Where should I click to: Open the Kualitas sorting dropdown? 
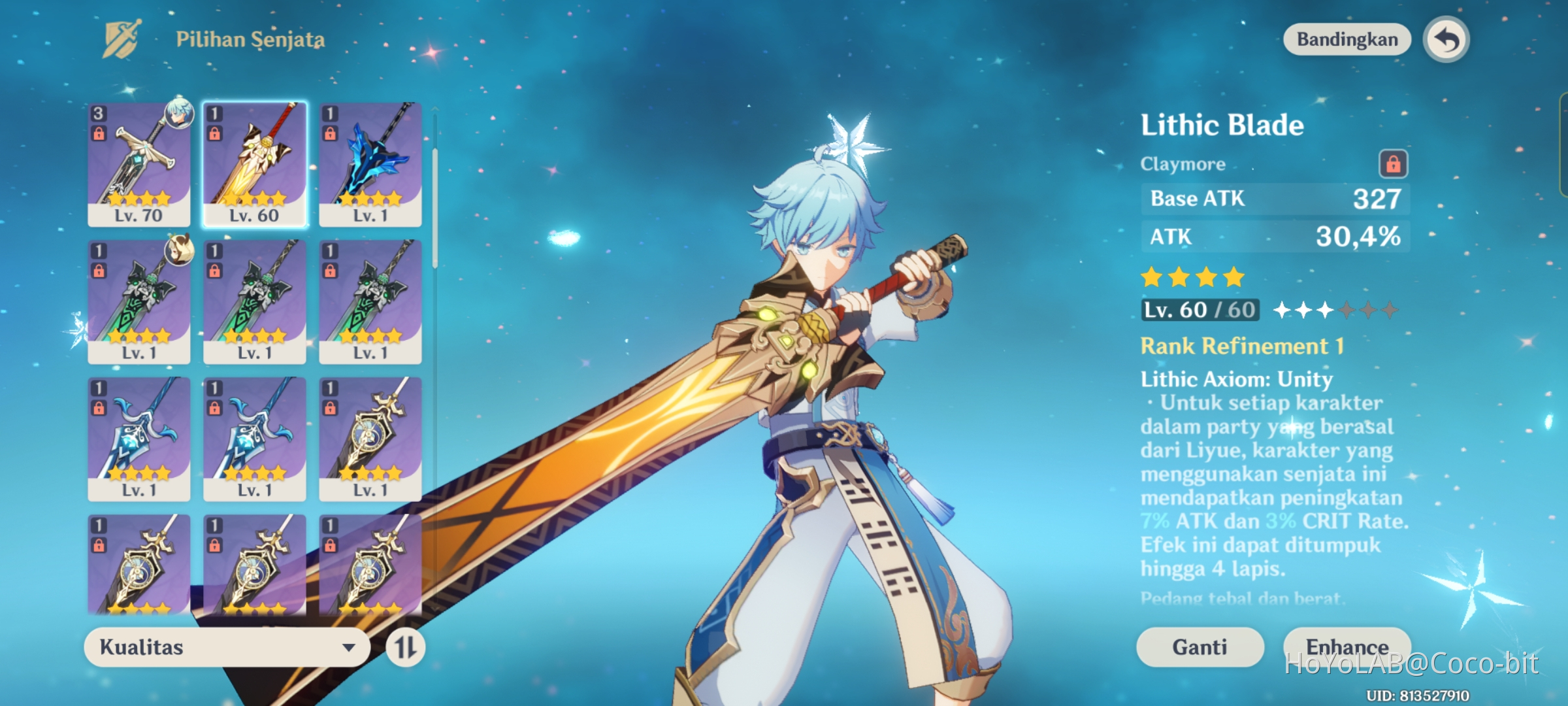coord(225,647)
